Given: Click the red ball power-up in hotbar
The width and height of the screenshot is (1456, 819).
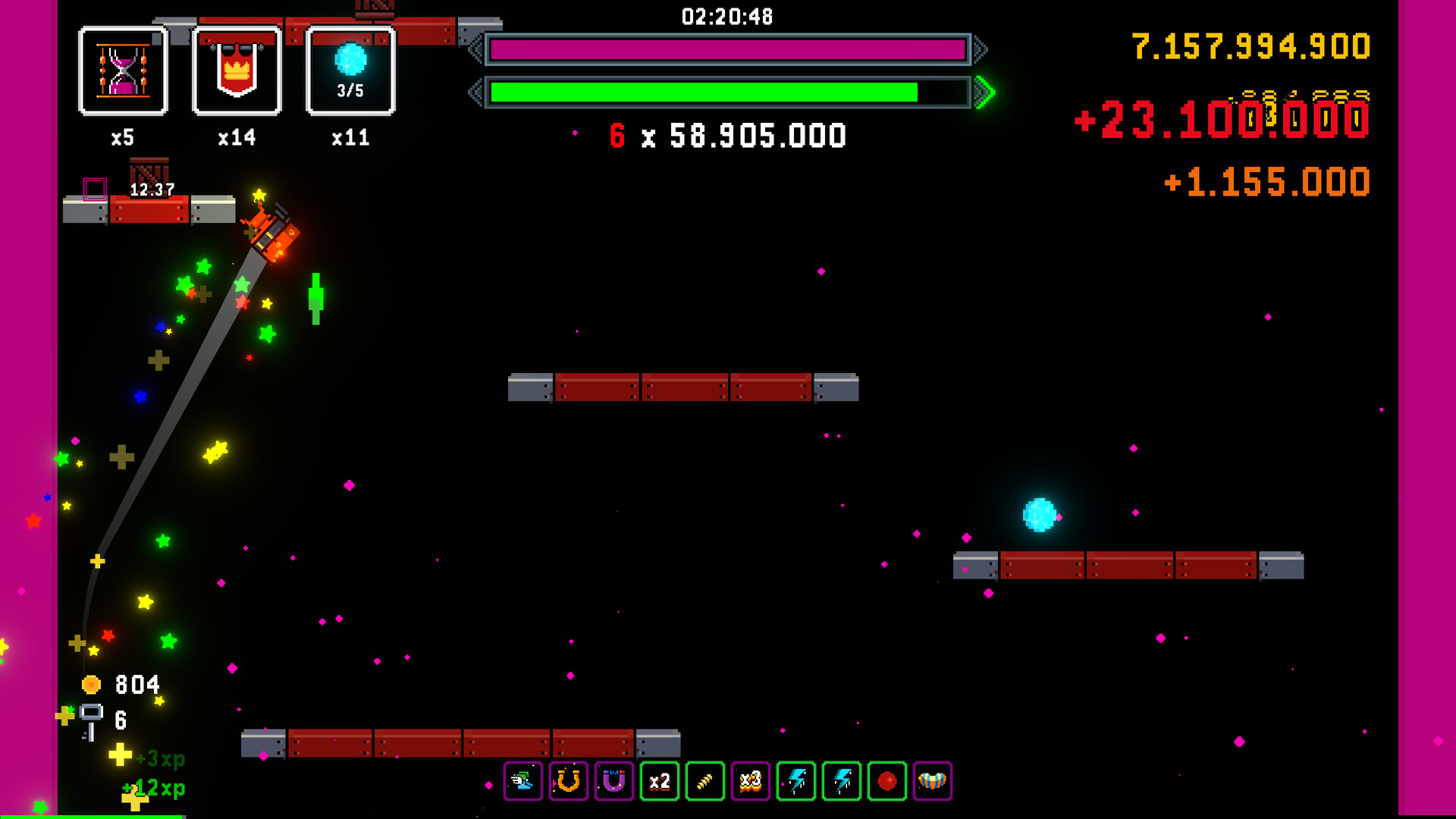Looking at the screenshot, I should coord(886,782).
